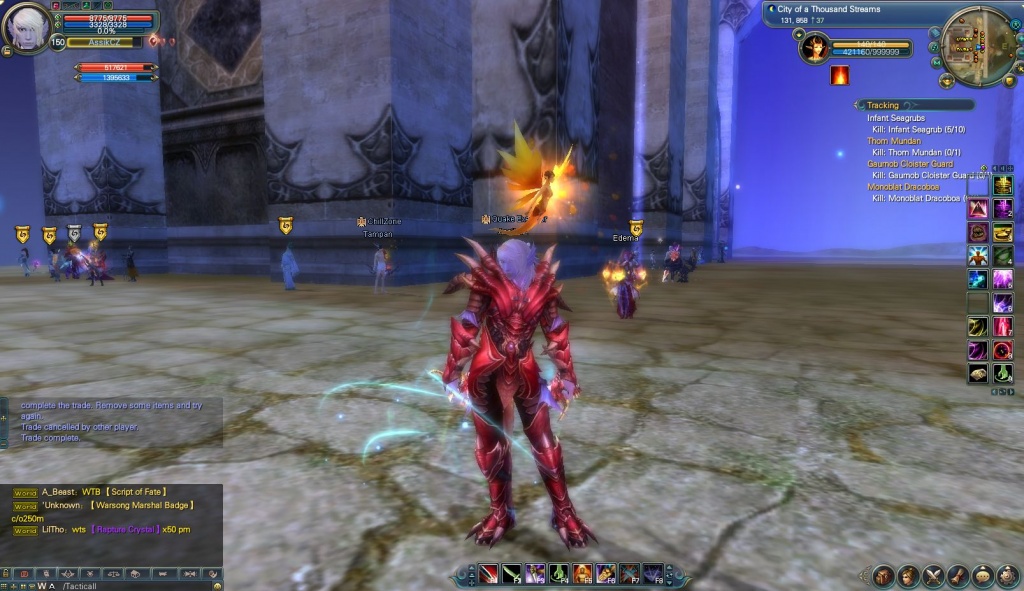1024x591 pixels.
Task: Open the gear system settings menu
Action: (x=1007, y=576)
